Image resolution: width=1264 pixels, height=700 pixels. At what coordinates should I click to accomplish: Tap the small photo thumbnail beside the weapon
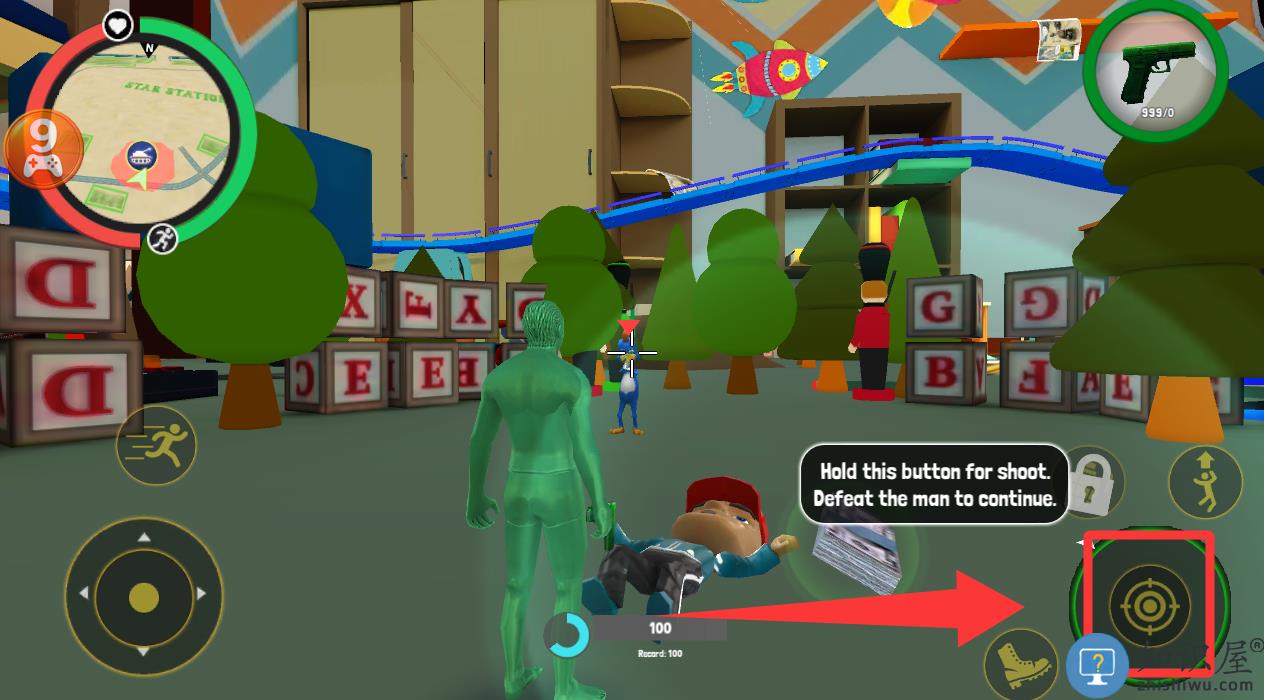click(x=1059, y=40)
